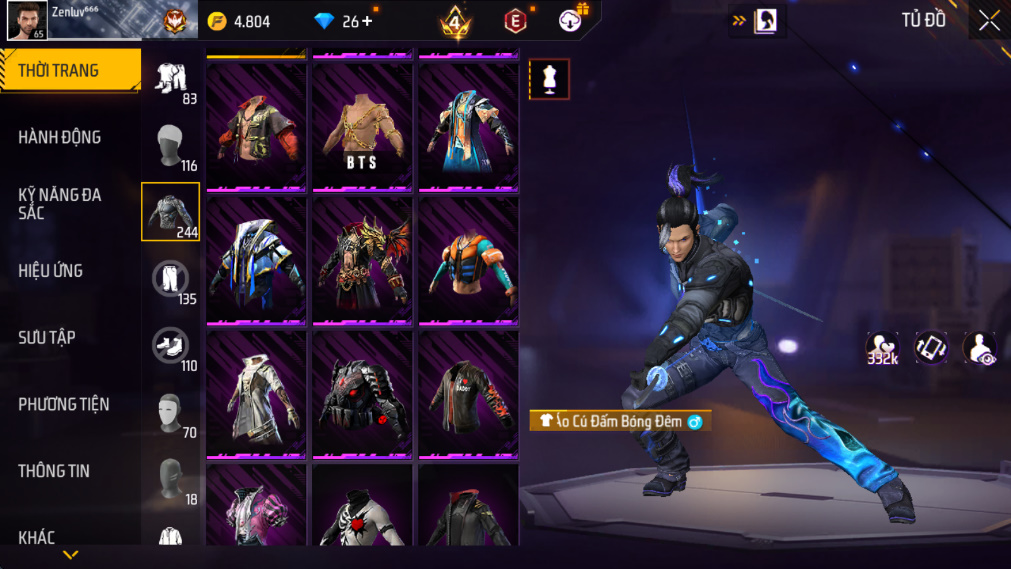Choose the head subcategory showing 116
This screenshot has height=569, width=1011.
point(171,146)
